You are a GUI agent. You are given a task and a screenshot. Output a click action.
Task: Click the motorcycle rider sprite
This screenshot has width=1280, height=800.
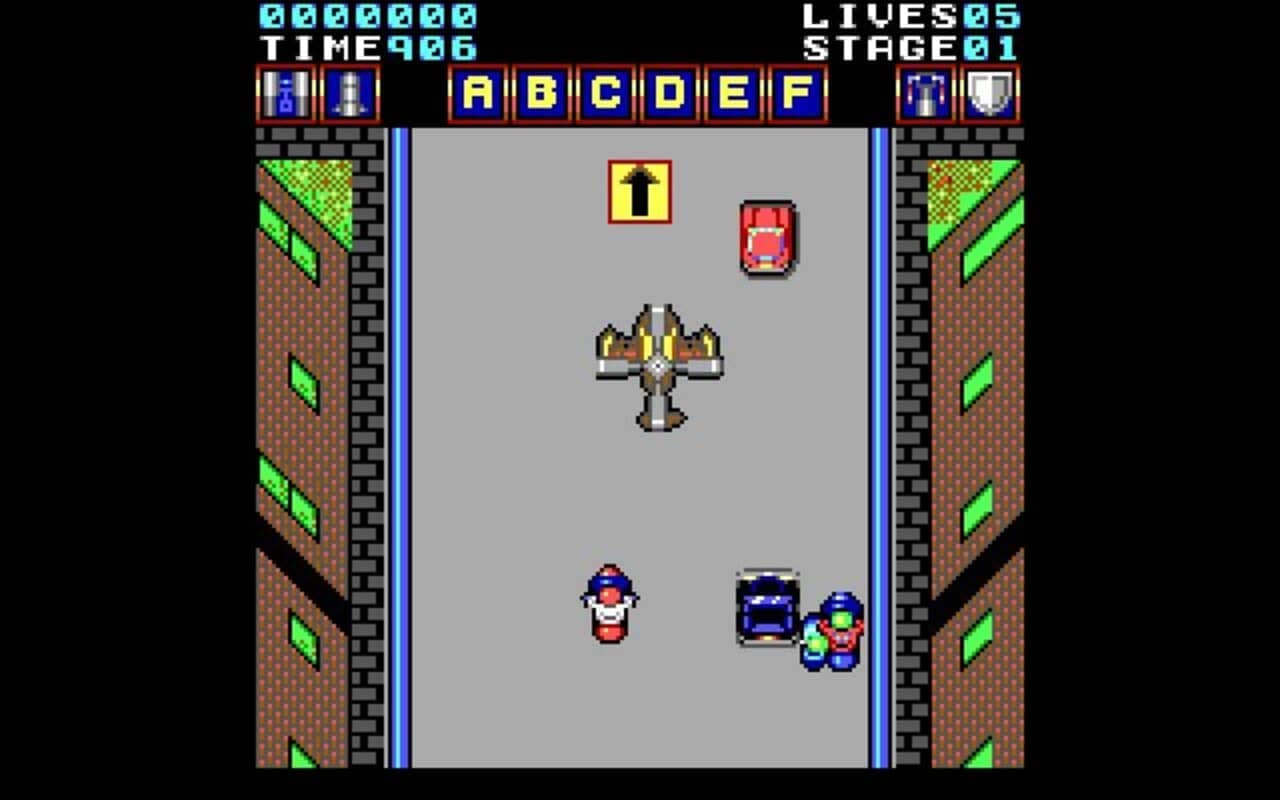[608, 605]
